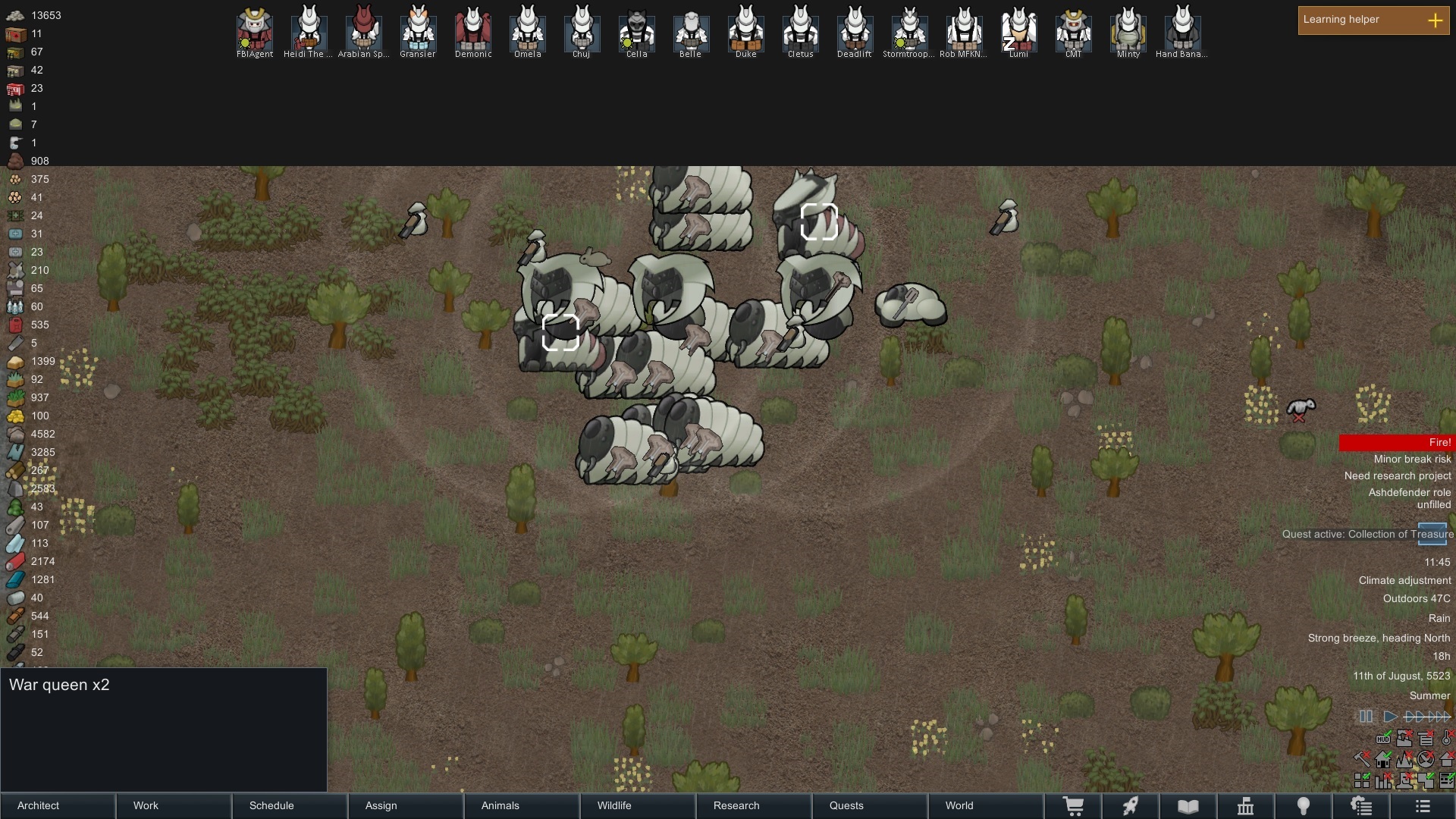Select the rocket icon in the bottom toolbar
Screen dimensions: 1456x819
pos(1131,806)
